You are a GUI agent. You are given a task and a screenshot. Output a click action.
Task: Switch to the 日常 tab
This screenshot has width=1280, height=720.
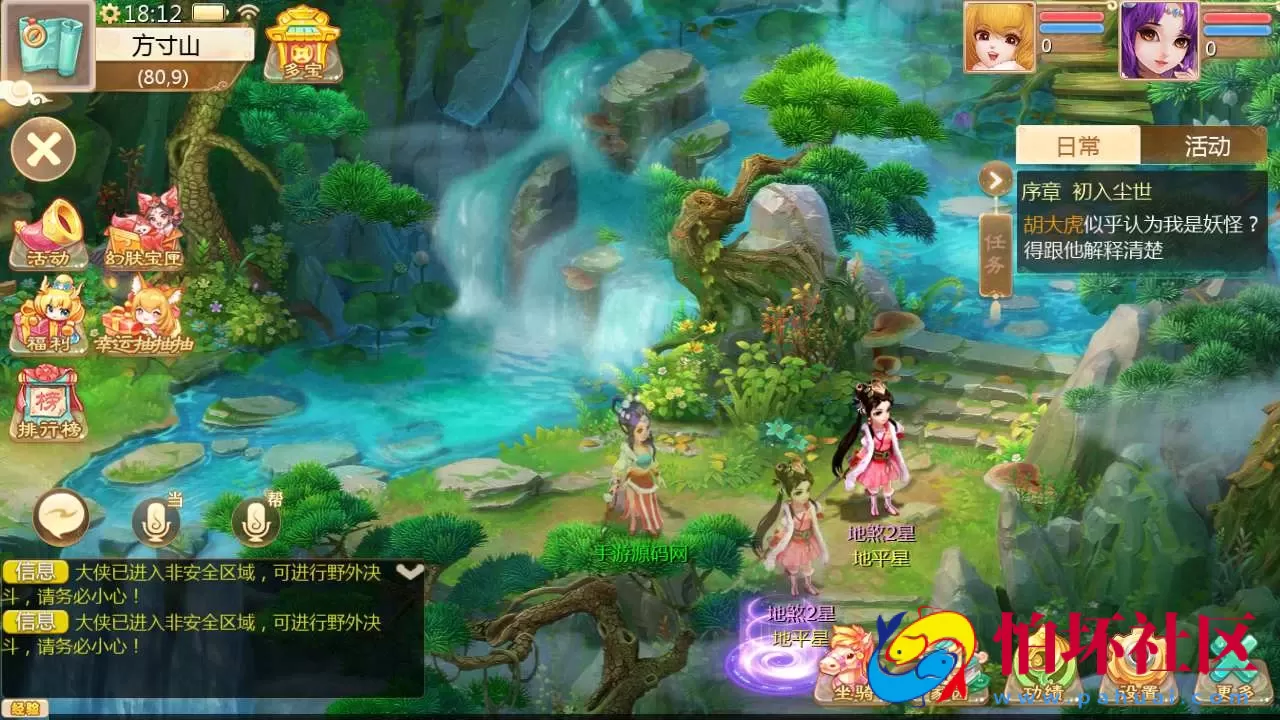point(1079,146)
